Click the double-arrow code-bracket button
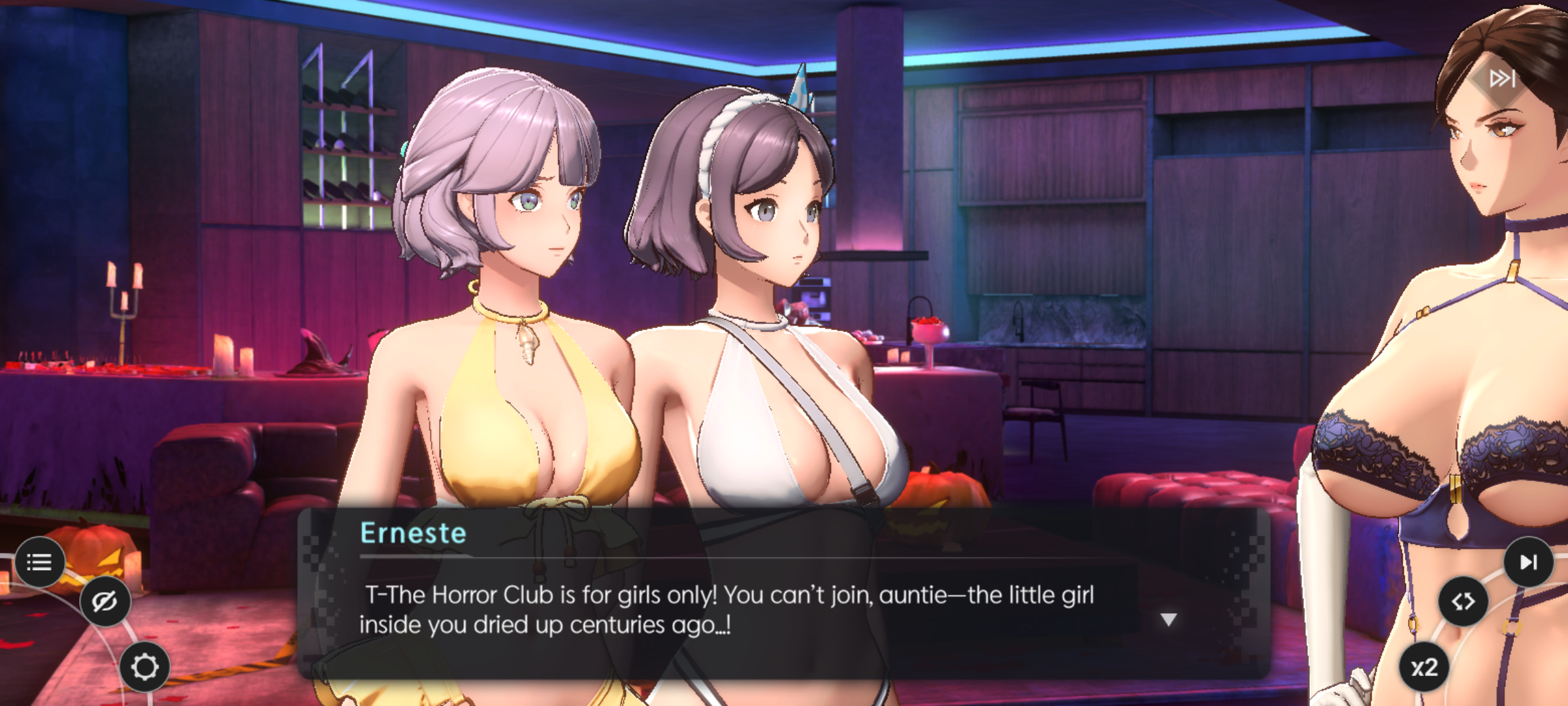This screenshot has width=1568, height=706. click(x=1463, y=601)
